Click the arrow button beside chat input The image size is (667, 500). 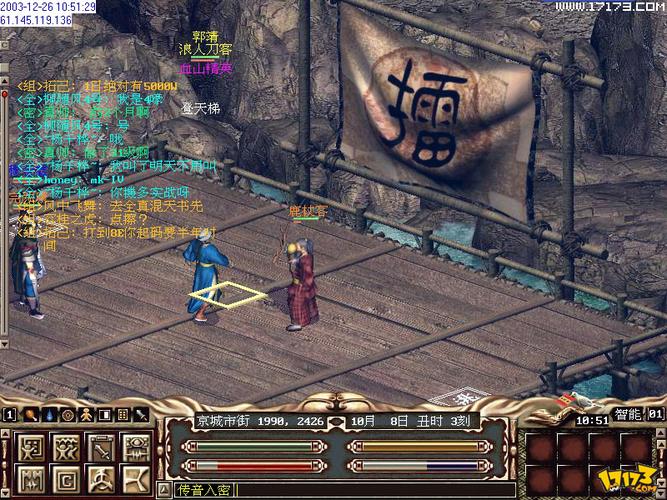tap(167, 490)
